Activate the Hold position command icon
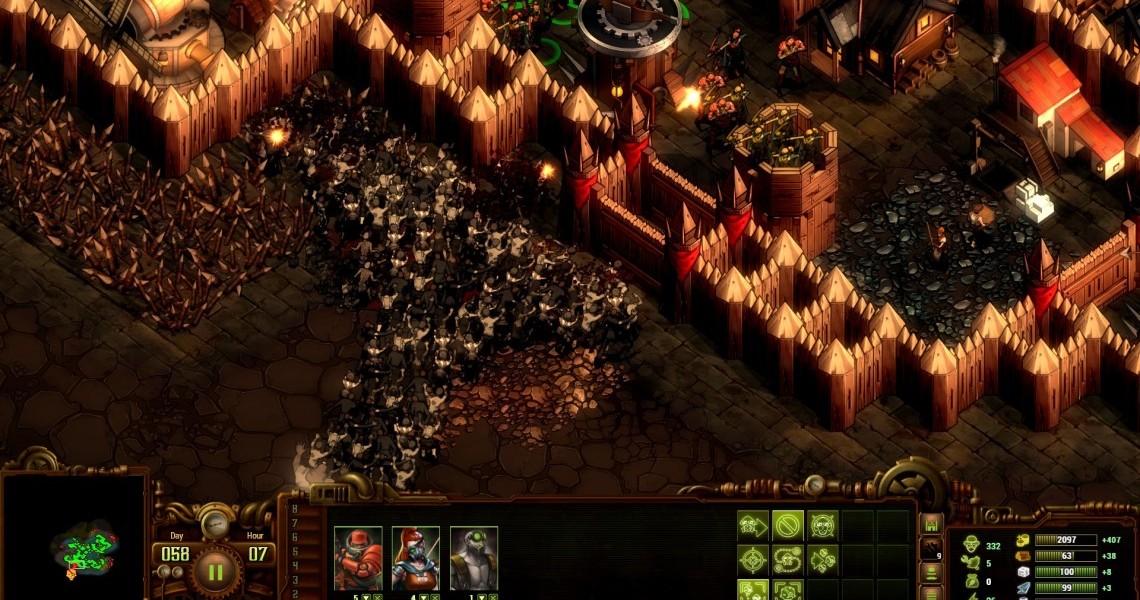This screenshot has width=1140, height=600. tap(823, 525)
